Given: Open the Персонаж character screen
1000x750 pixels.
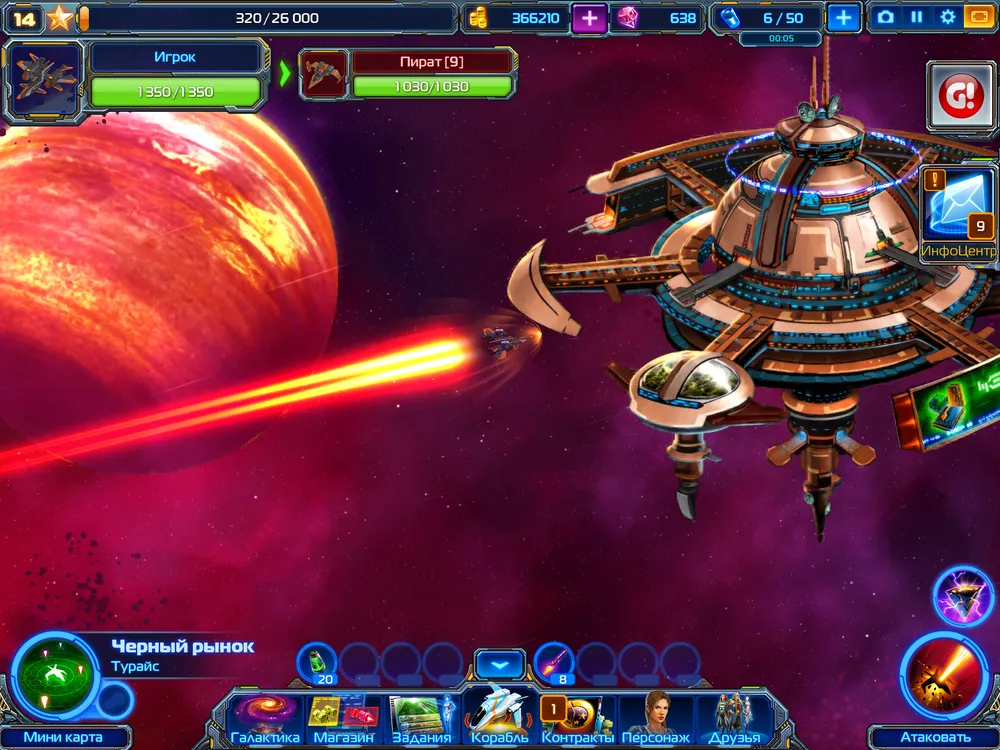Looking at the screenshot, I should coord(655,716).
